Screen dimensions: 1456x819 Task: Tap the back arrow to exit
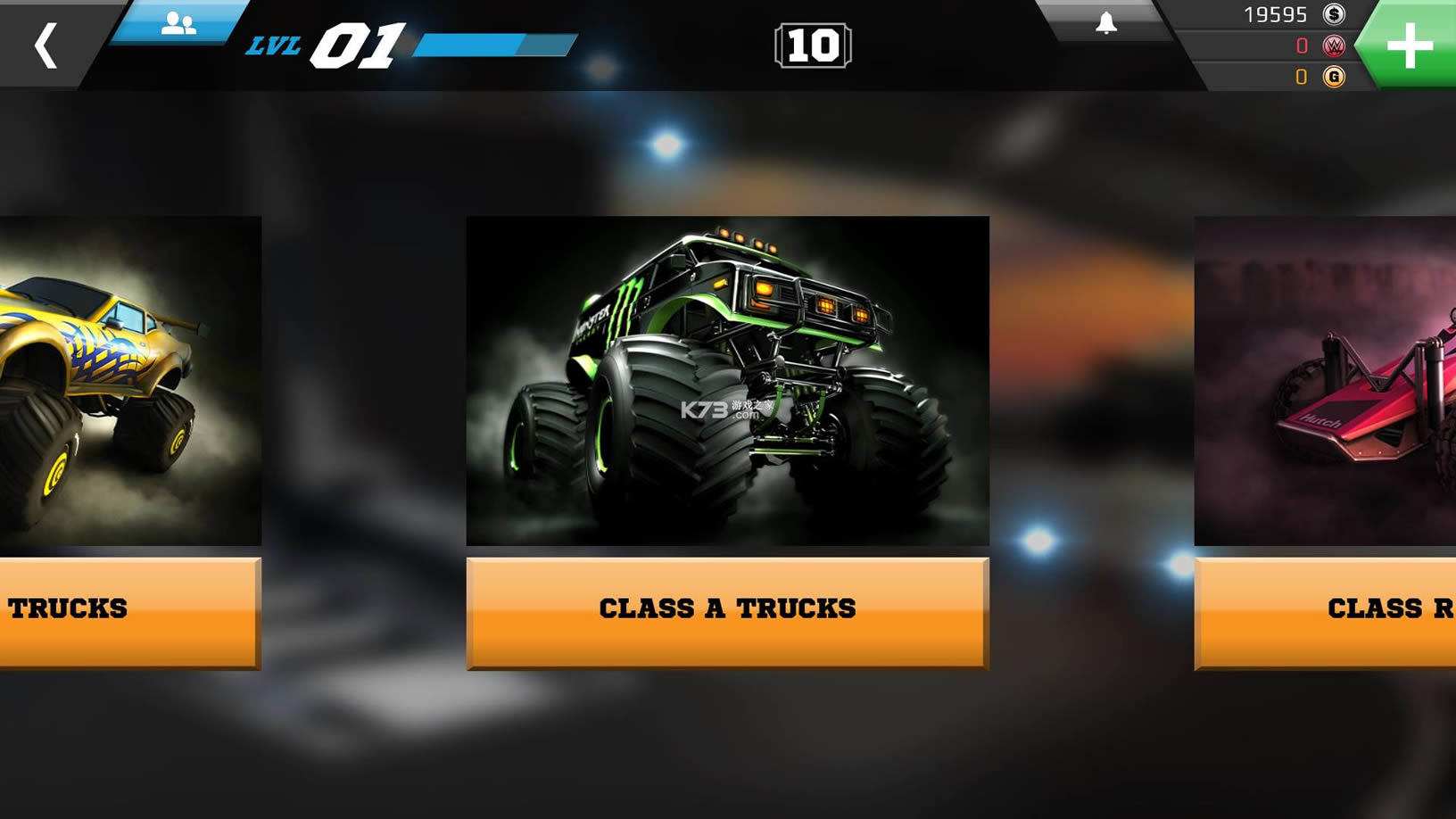(46, 45)
